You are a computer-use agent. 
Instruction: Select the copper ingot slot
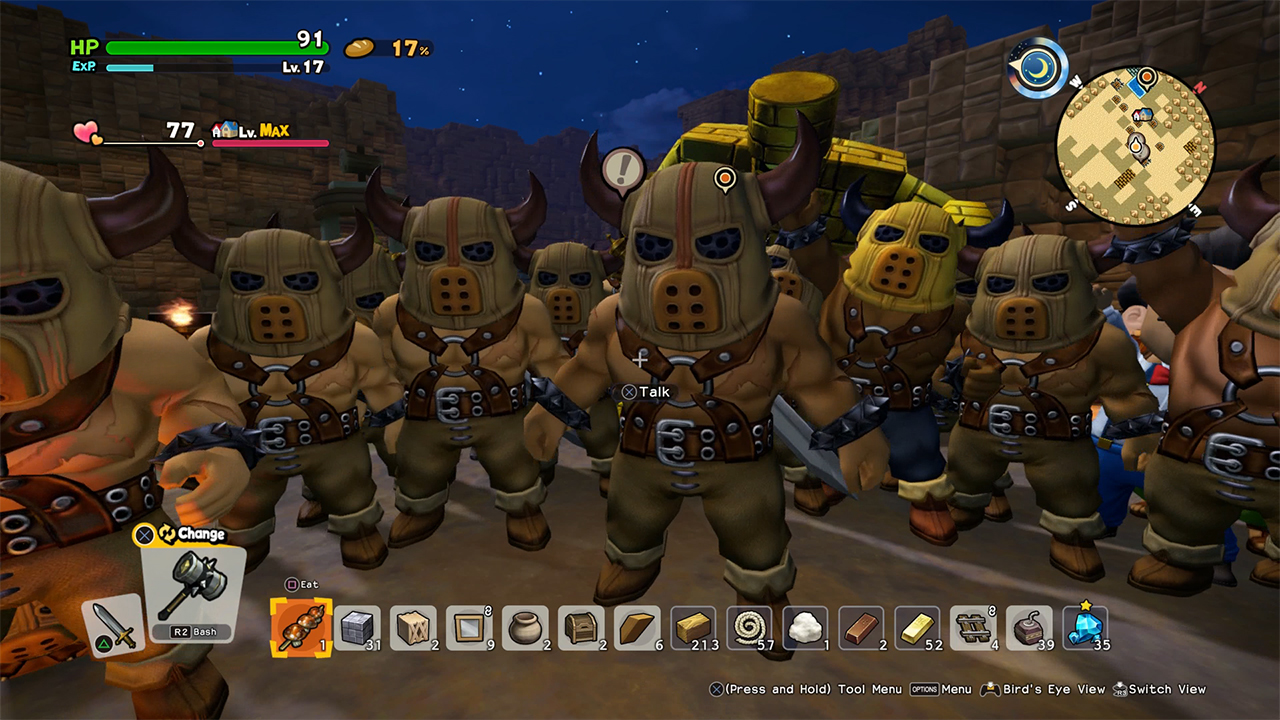pyautogui.click(x=861, y=628)
